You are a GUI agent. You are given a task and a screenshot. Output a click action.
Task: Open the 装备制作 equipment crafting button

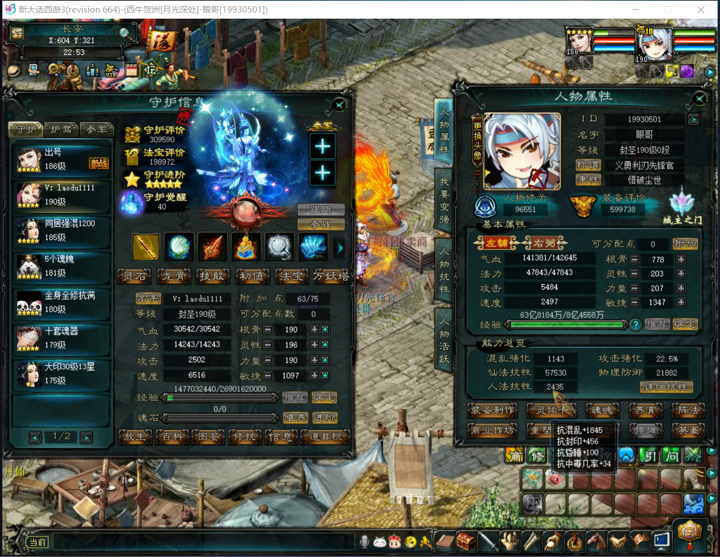pos(492,409)
